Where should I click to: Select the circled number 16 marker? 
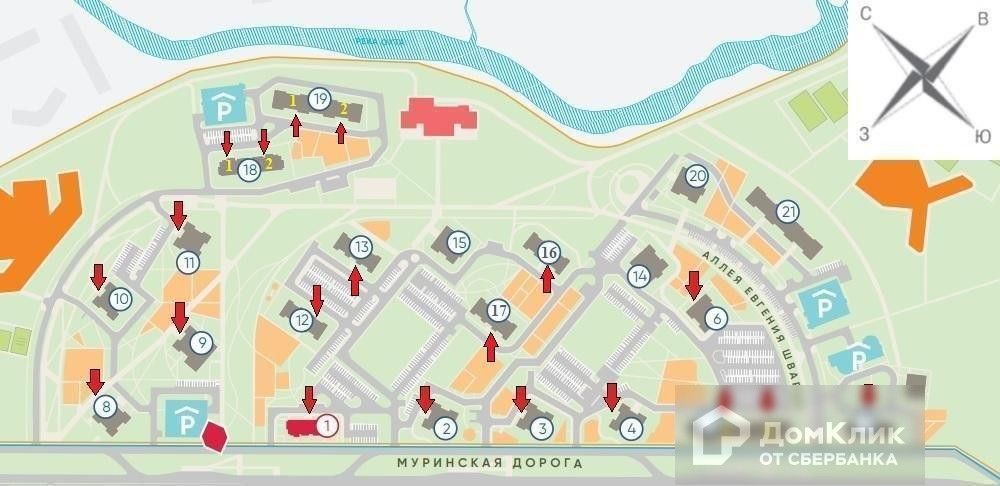[547, 252]
